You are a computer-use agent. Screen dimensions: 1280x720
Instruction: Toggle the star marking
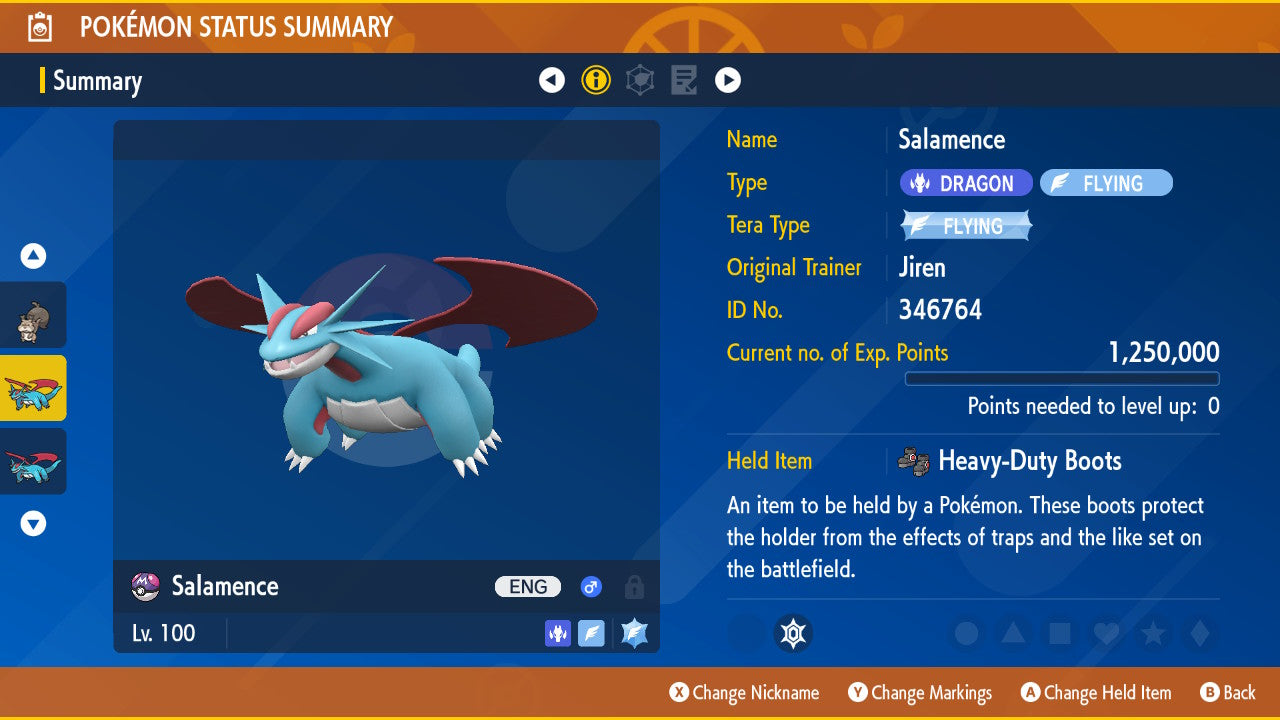pos(1152,633)
